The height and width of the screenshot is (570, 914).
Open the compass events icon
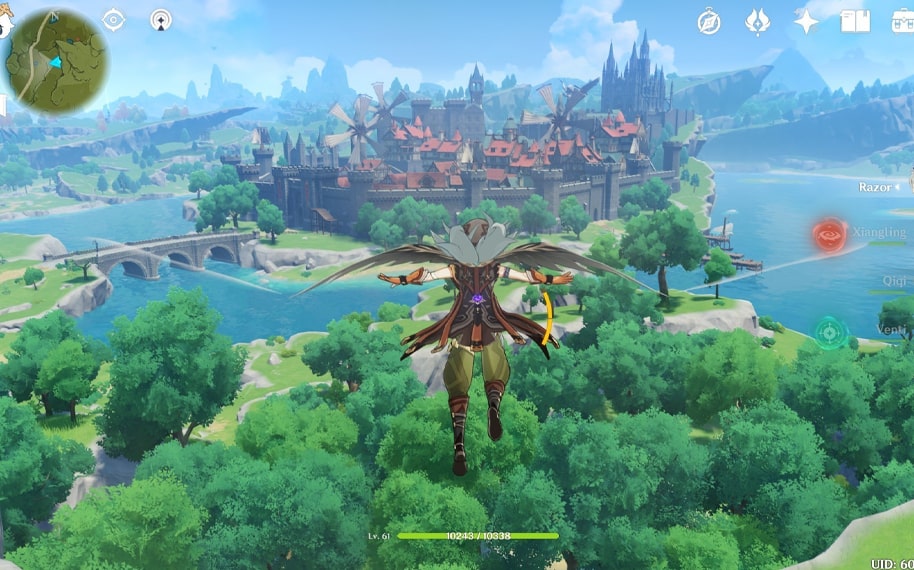point(709,22)
